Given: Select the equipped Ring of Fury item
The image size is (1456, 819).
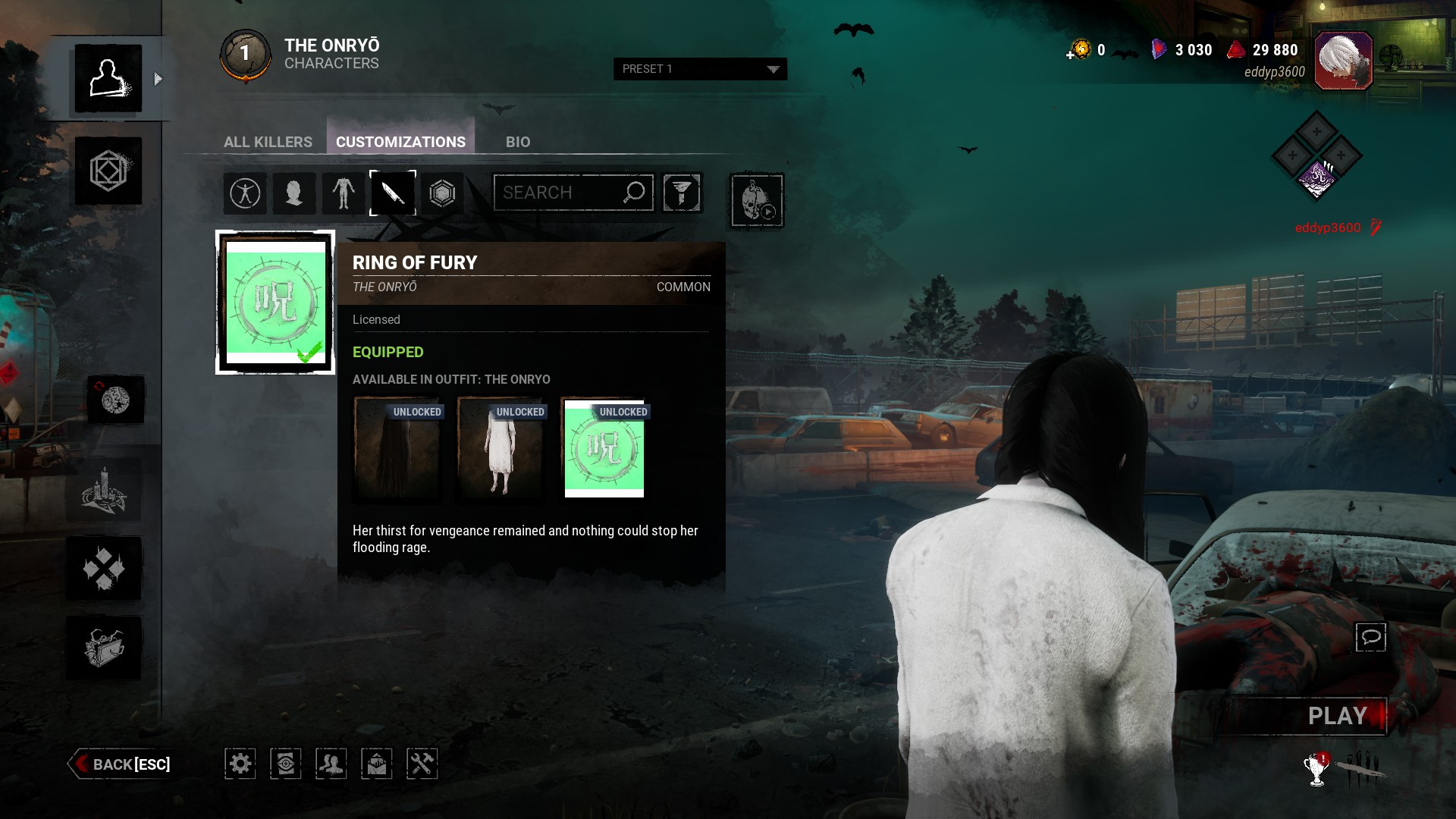Looking at the screenshot, I should [x=275, y=303].
